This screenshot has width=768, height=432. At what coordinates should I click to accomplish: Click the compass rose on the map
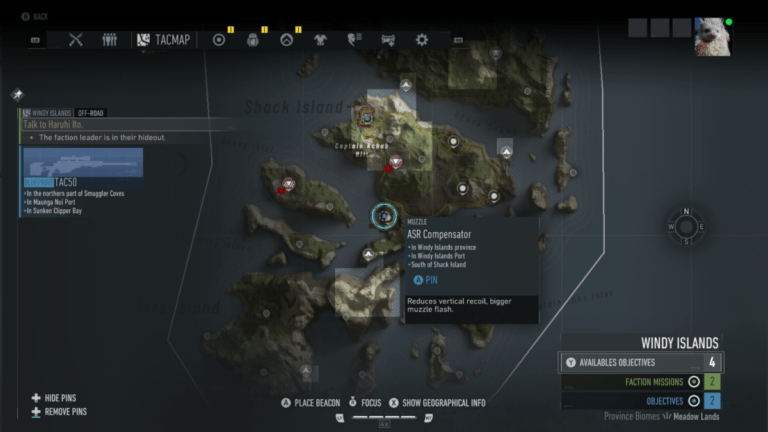tap(686, 227)
